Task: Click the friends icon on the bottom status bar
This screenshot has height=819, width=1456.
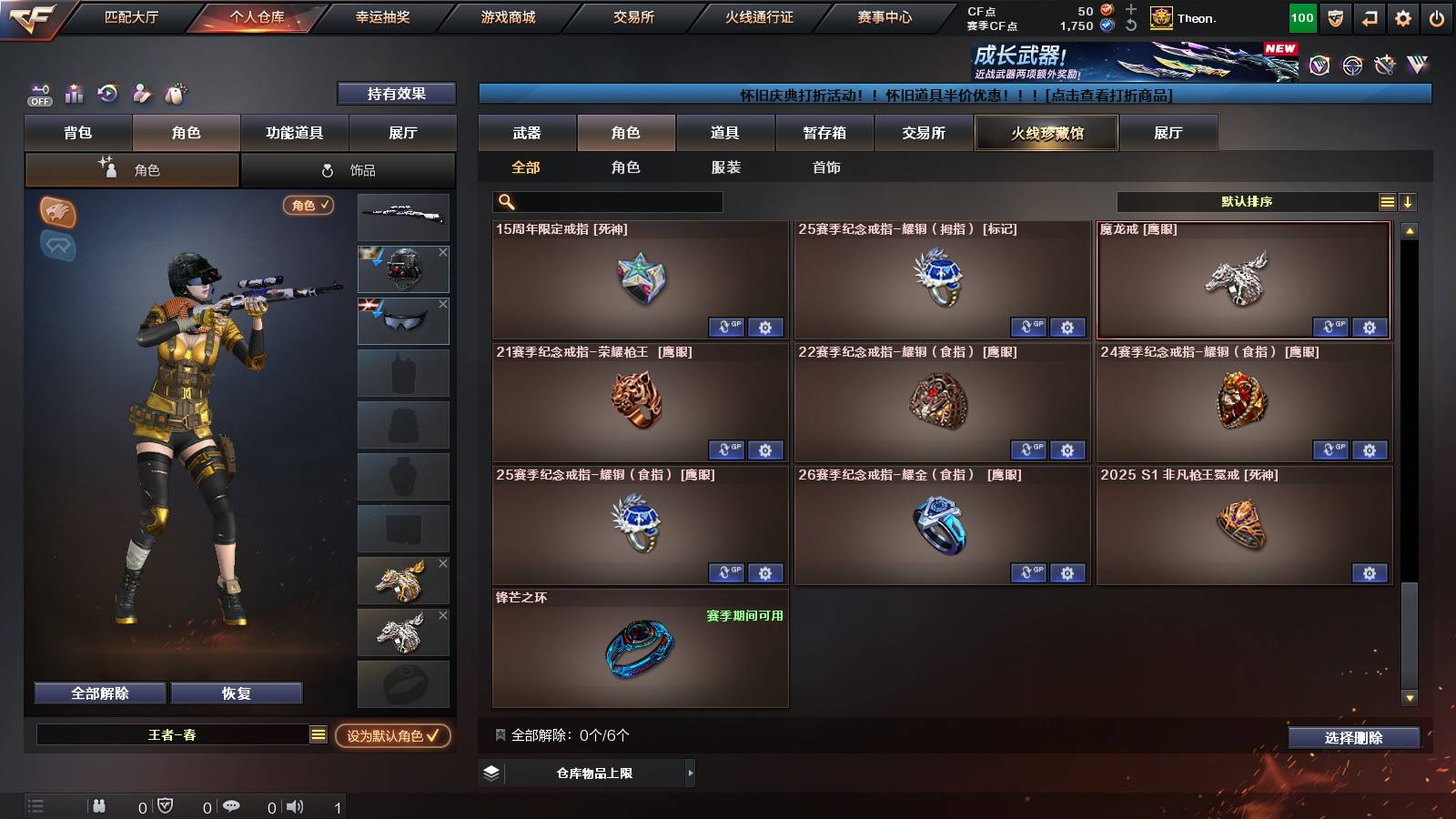Action: [98, 805]
